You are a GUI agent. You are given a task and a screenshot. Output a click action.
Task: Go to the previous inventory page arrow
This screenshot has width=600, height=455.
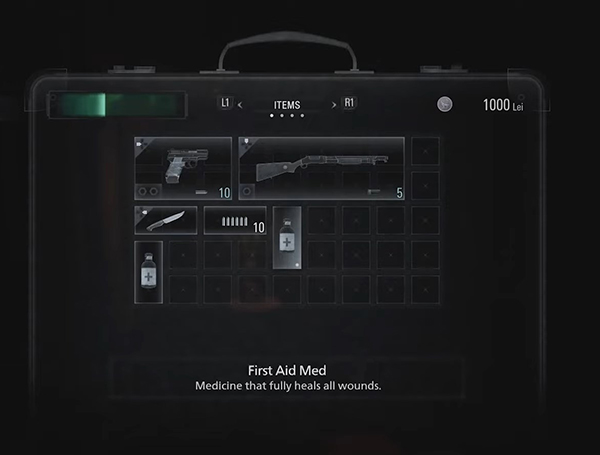click(240, 104)
